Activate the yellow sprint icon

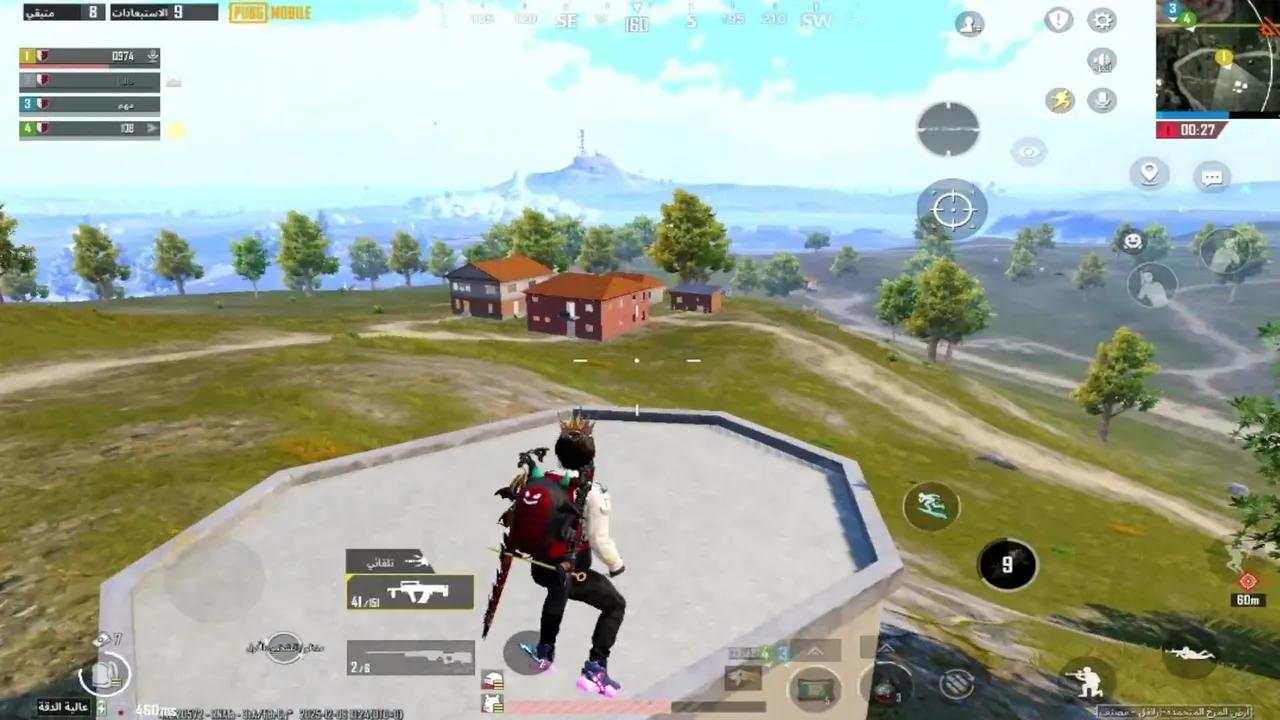click(x=1063, y=99)
